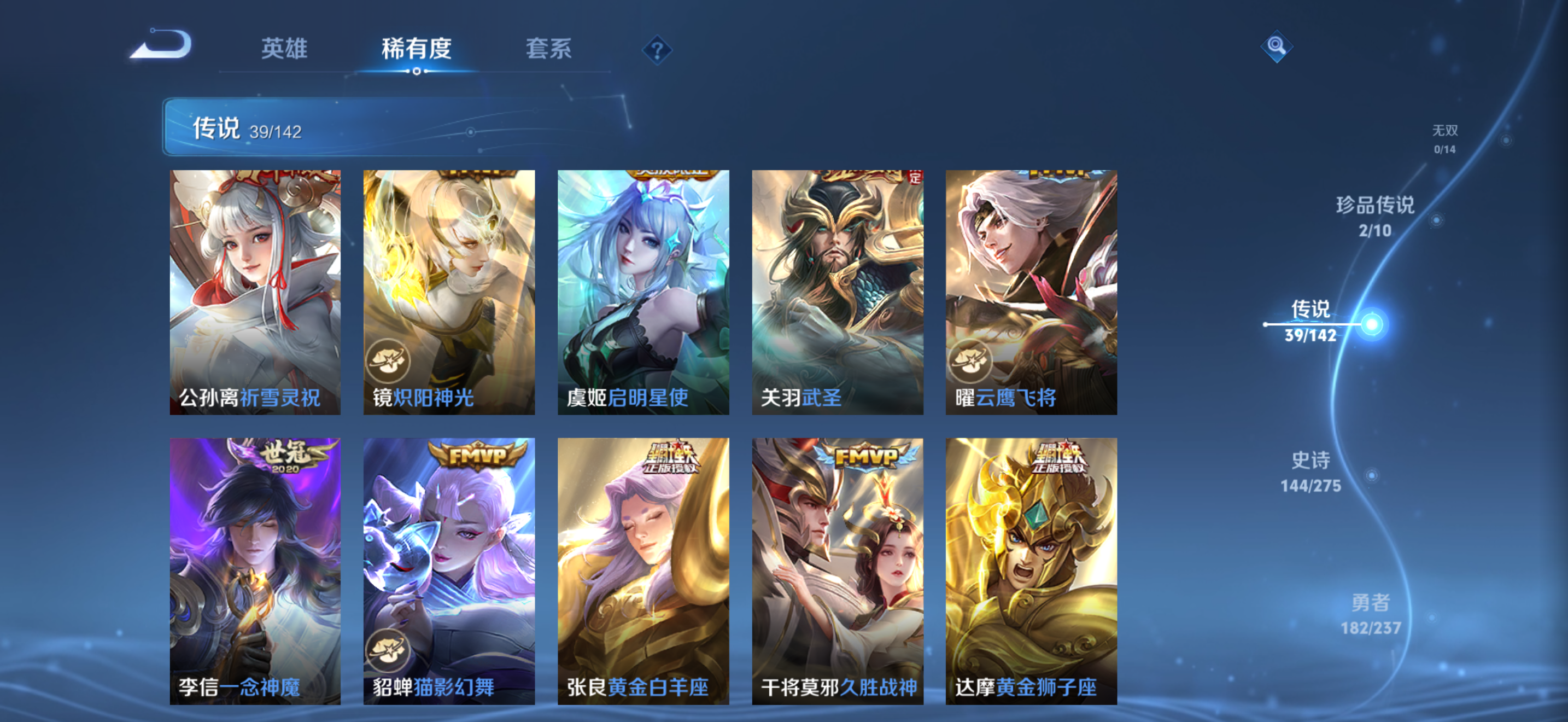Screen dimensions: 1568x722
Task: Click the search magnifier icon
Action: (x=1277, y=47)
